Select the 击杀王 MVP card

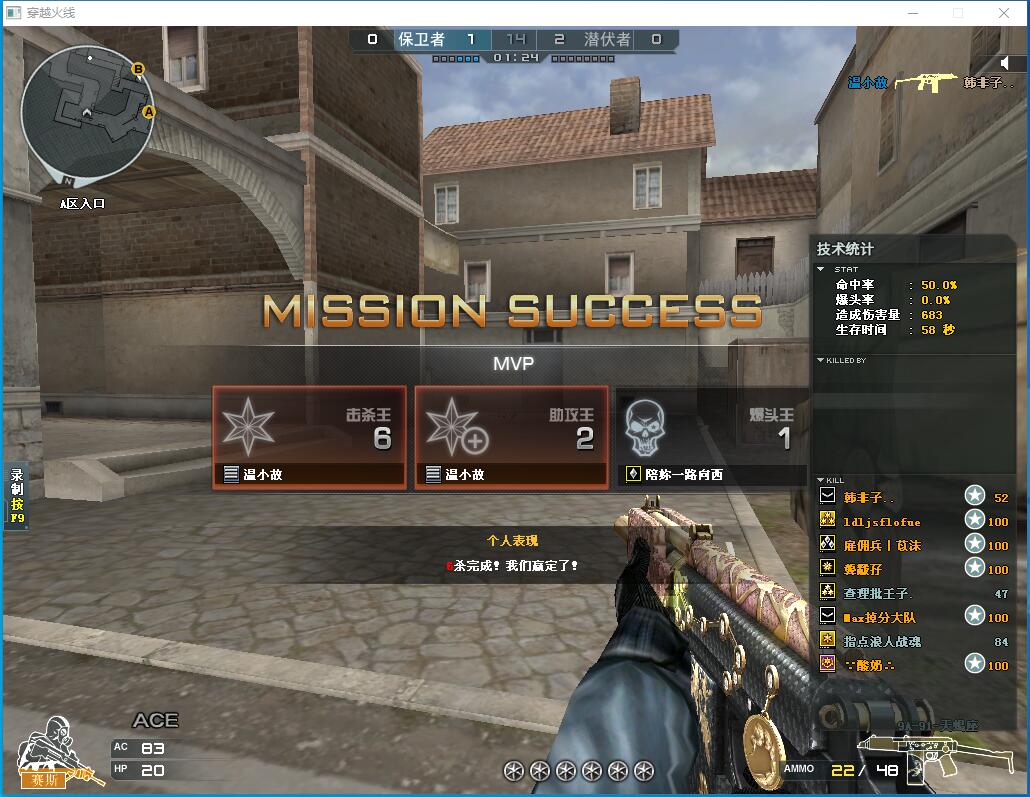[309, 437]
